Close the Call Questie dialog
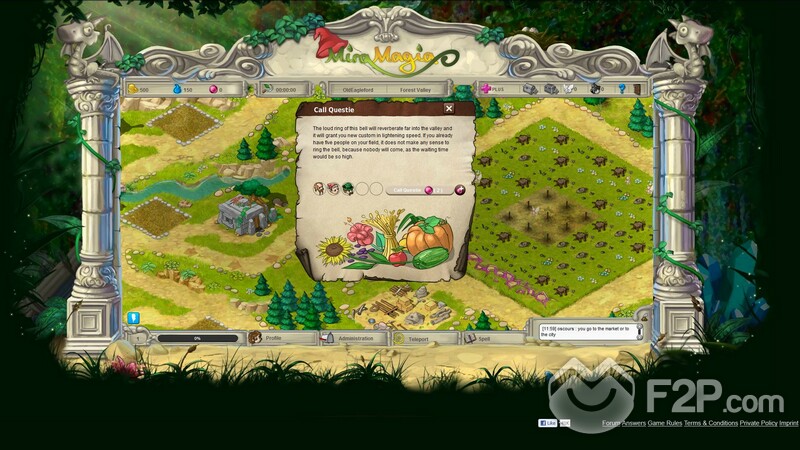The height and width of the screenshot is (450, 800). click(449, 108)
